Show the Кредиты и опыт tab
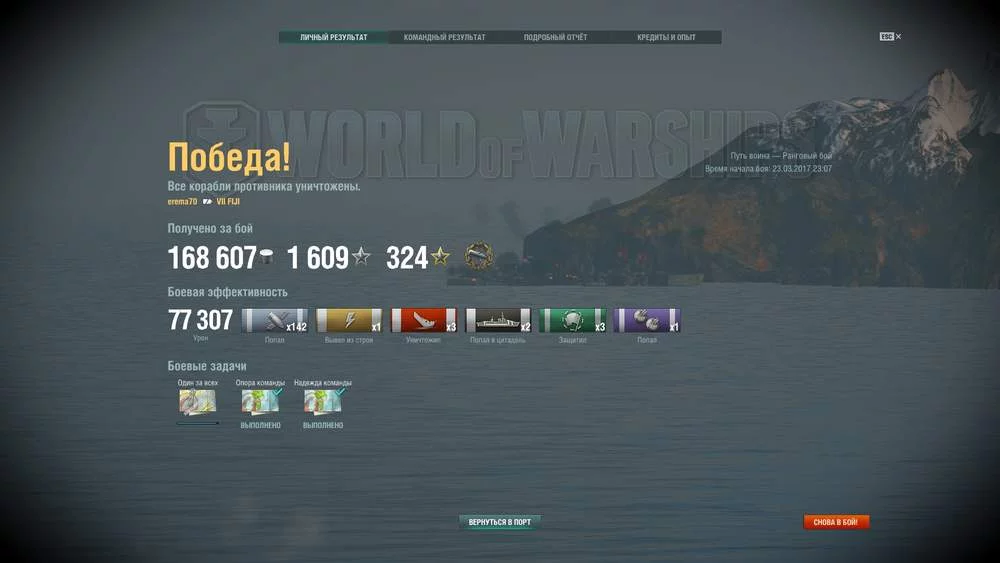 666,38
